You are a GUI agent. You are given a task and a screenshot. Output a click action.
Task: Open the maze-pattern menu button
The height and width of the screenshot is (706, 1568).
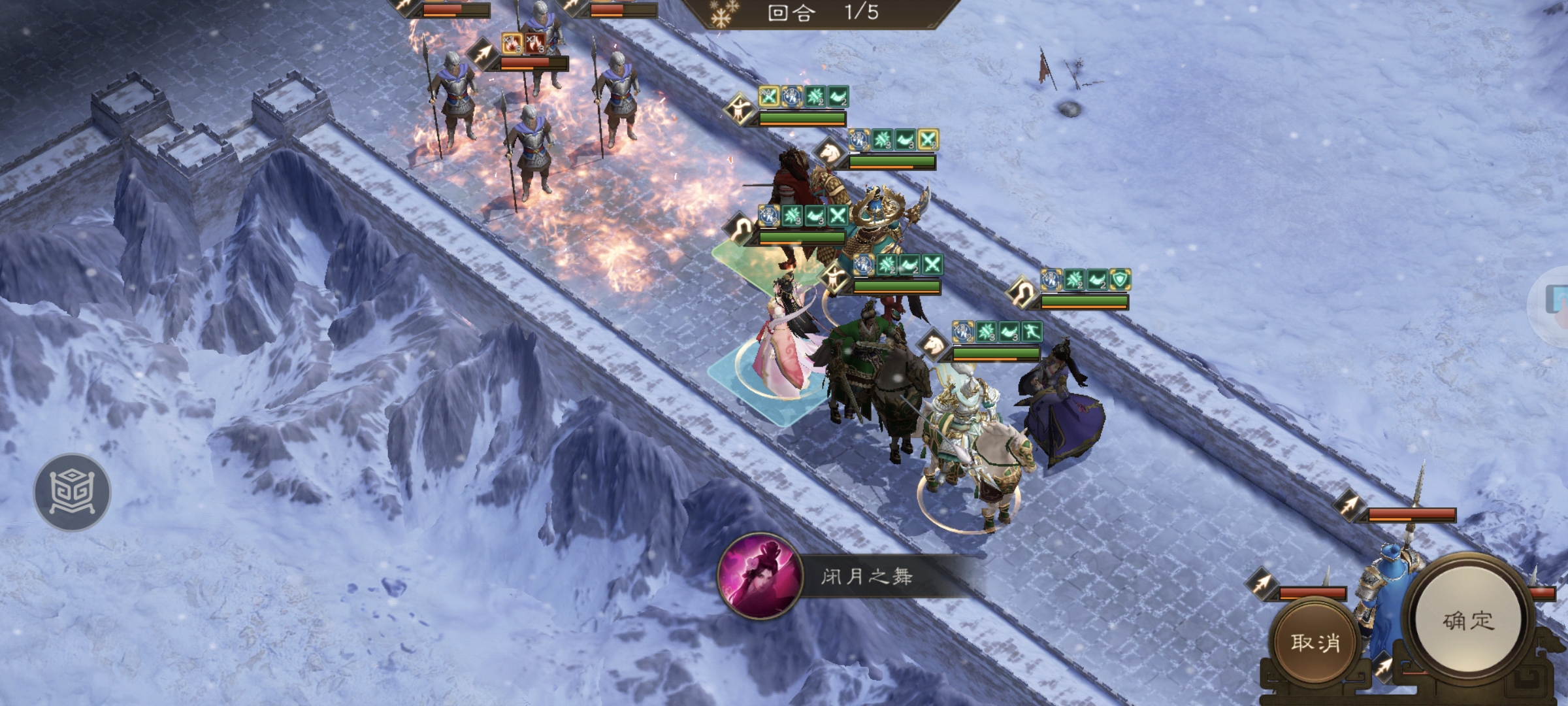tap(73, 492)
